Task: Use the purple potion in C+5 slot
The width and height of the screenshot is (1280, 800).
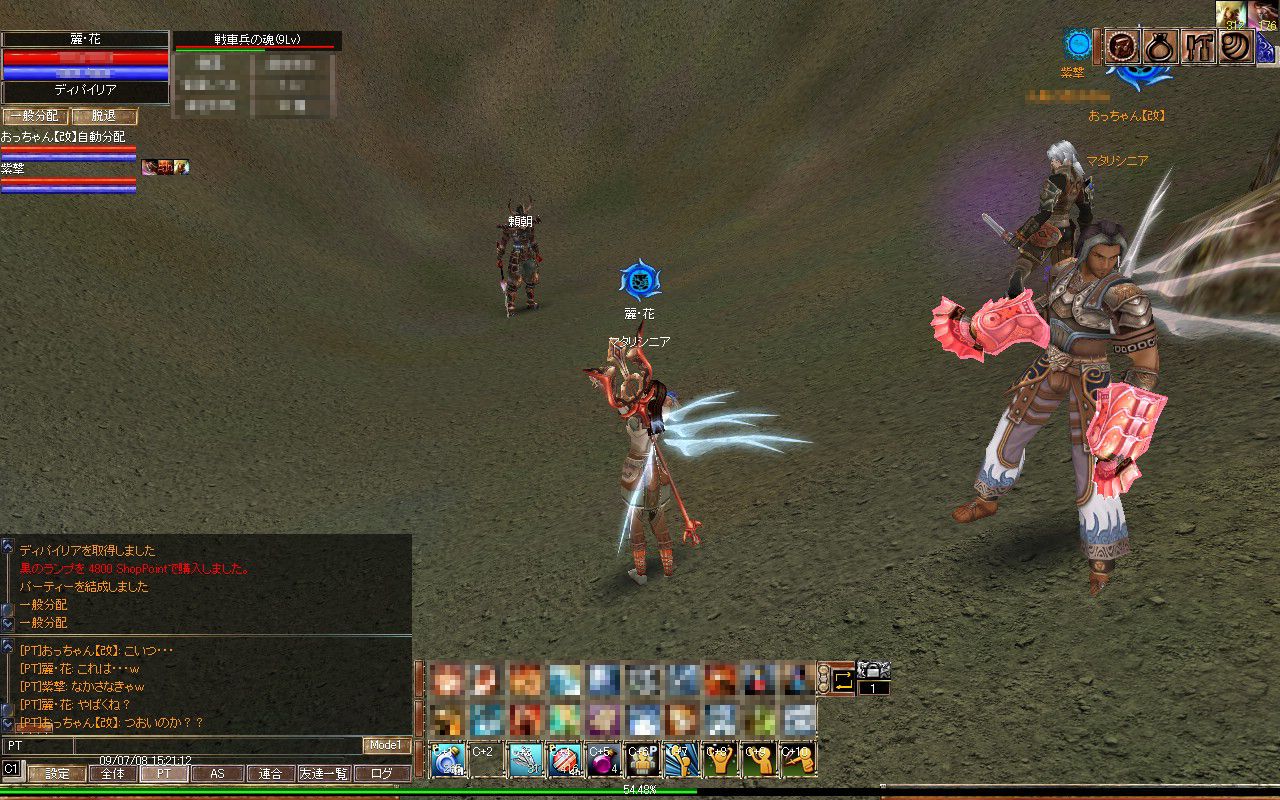Action: click(603, 759)
